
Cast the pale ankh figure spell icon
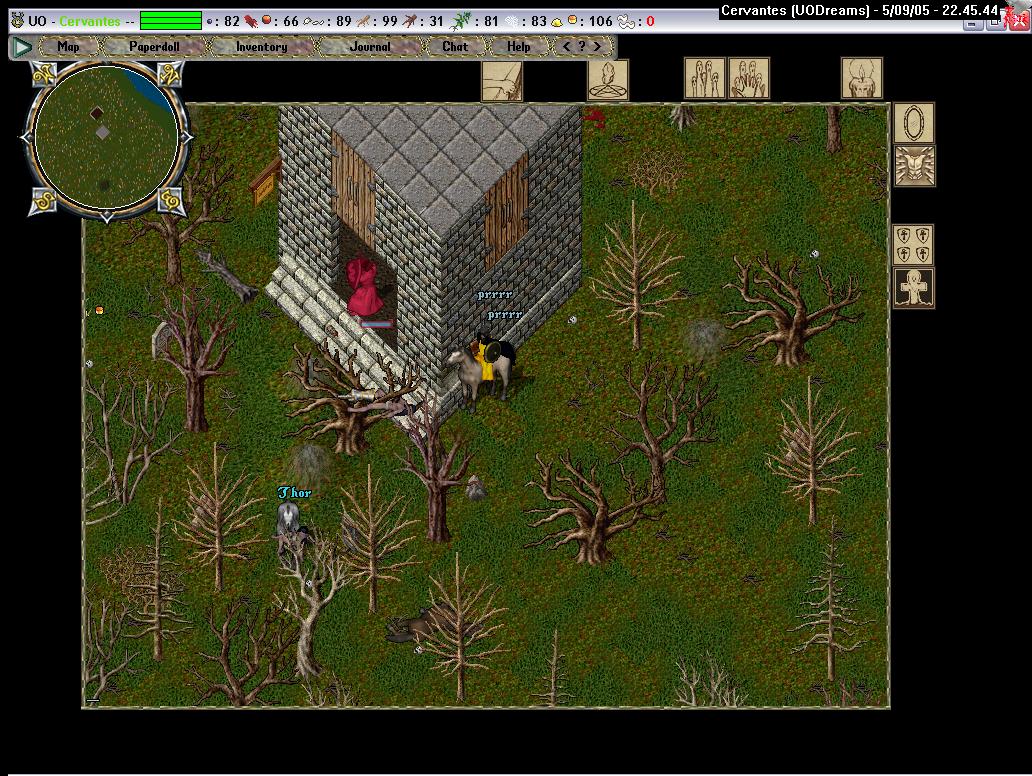(913, 288)
